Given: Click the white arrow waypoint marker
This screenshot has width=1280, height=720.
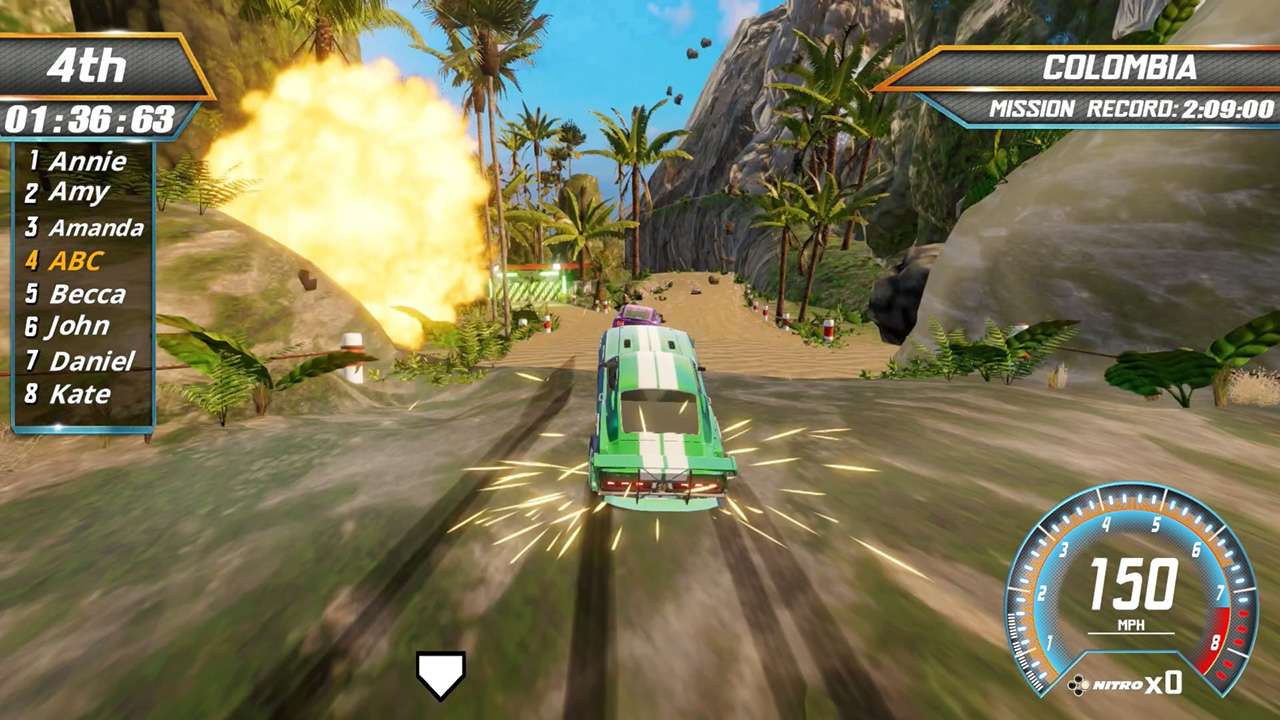Looking at the screenshot, I should 440,675.
